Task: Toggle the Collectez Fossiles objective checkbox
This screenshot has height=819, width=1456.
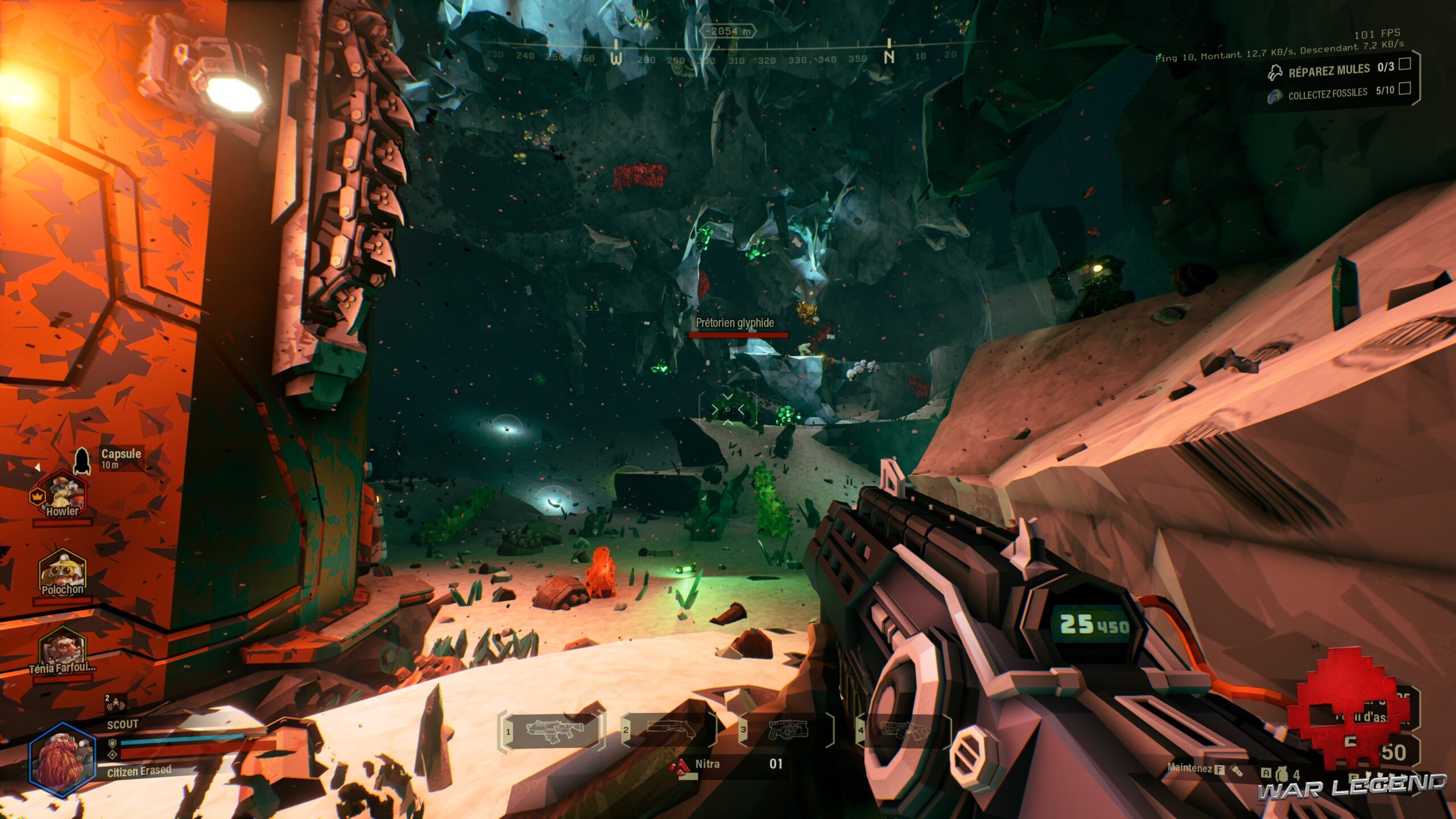Action: [1404, 88]
